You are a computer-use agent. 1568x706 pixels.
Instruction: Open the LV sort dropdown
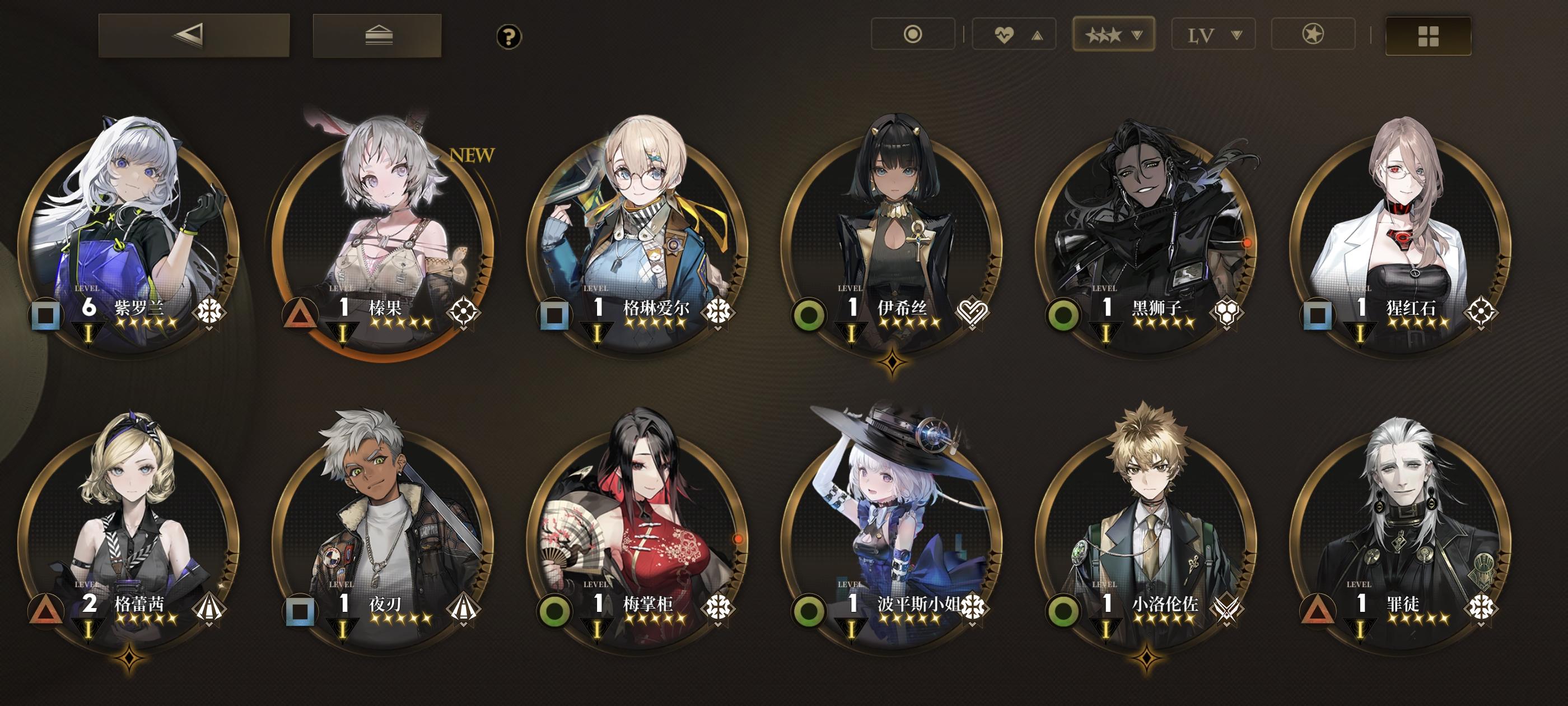click(x=1213, y=35)
